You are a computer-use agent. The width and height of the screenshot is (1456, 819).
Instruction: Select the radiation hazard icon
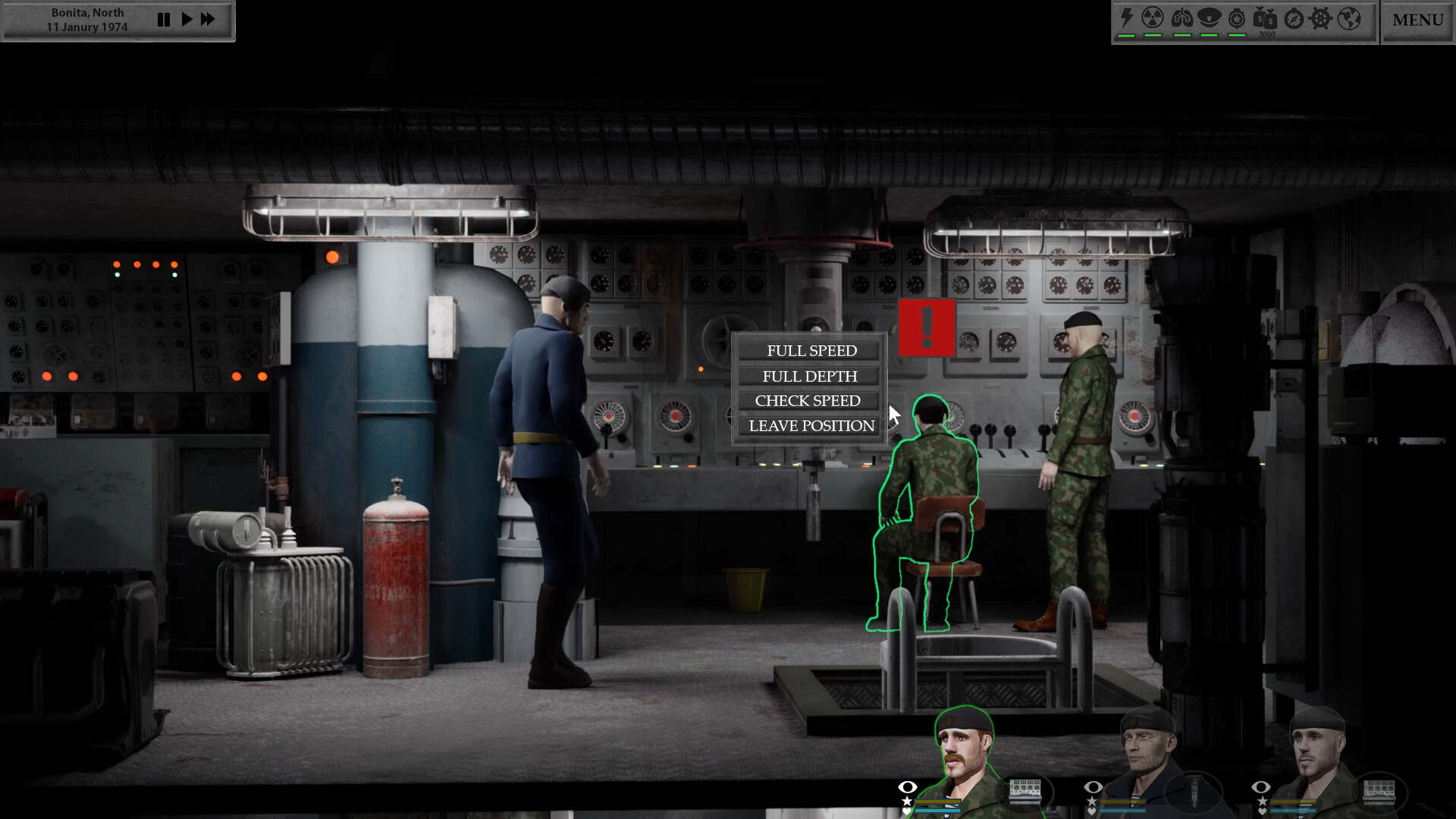point(1153,19)
